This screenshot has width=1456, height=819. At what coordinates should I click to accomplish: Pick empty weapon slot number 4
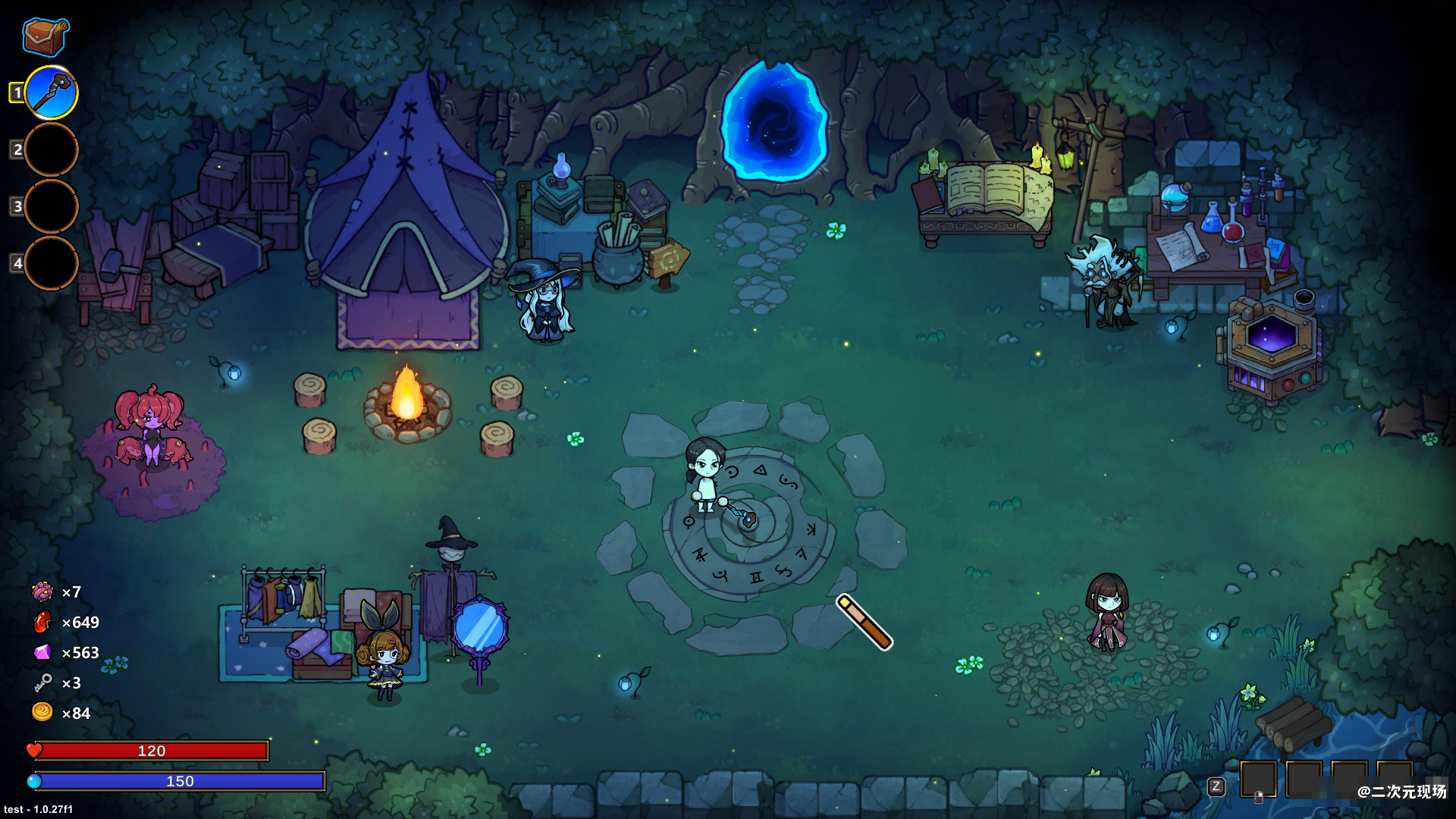coord(52,263)
